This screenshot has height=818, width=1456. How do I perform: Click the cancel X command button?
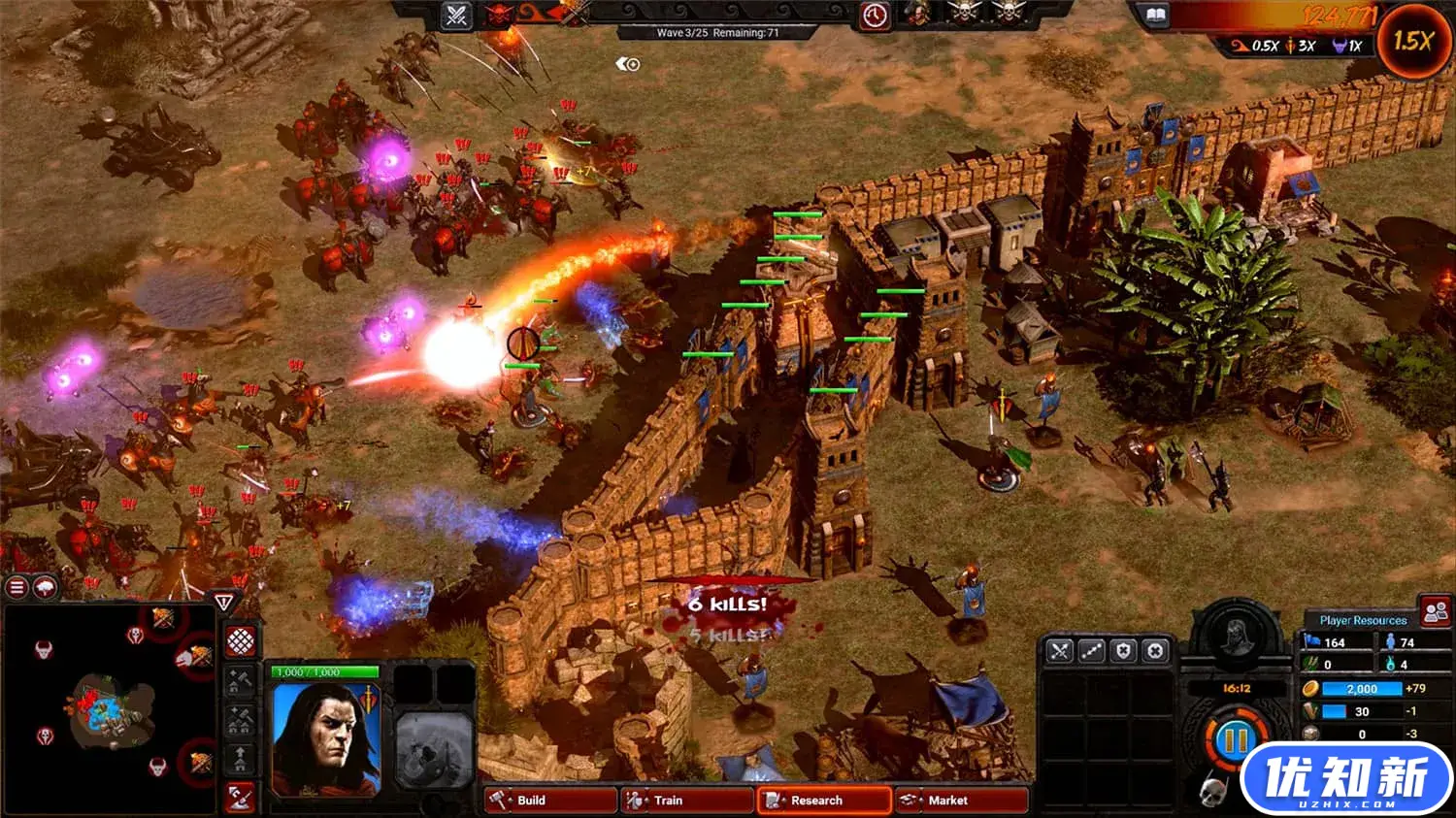coord(1155,651)
